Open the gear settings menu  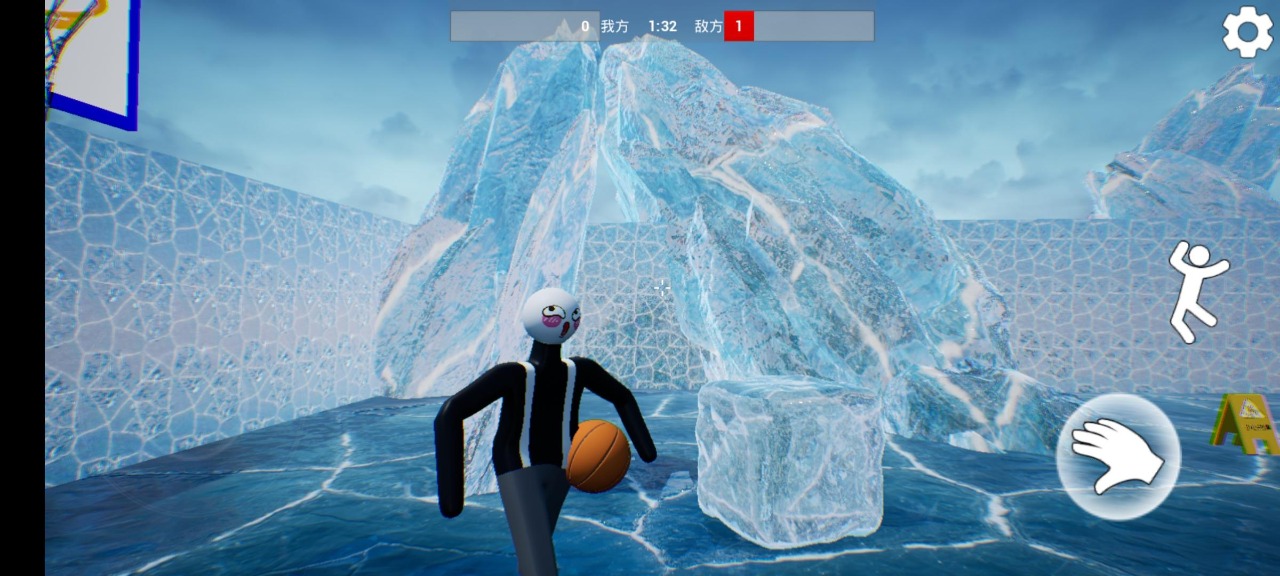[x=1247, y=33]
